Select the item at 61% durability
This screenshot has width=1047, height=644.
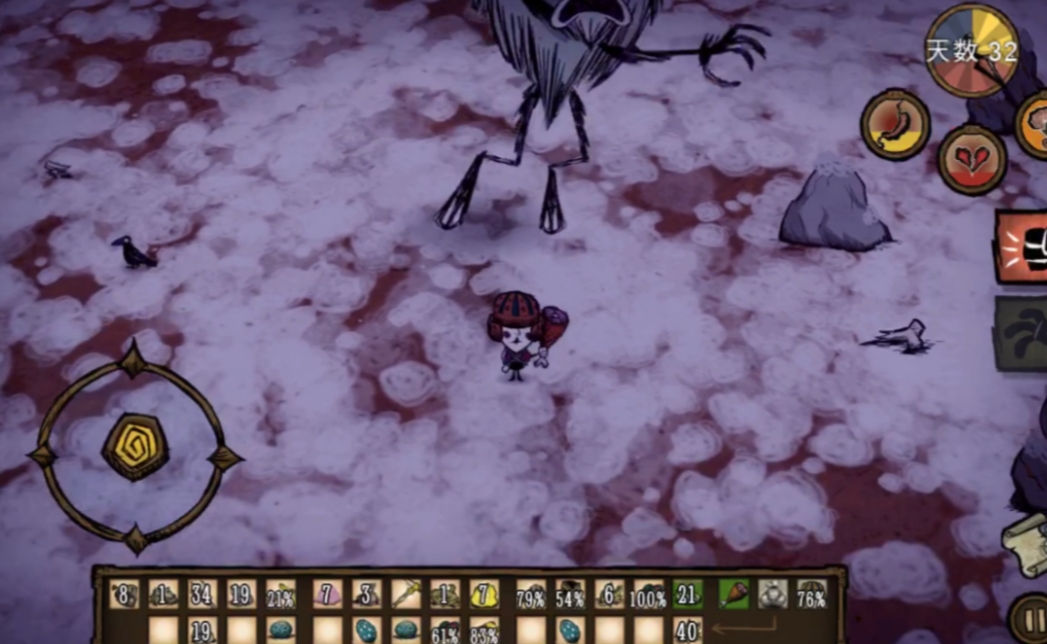tap(445, 630)
